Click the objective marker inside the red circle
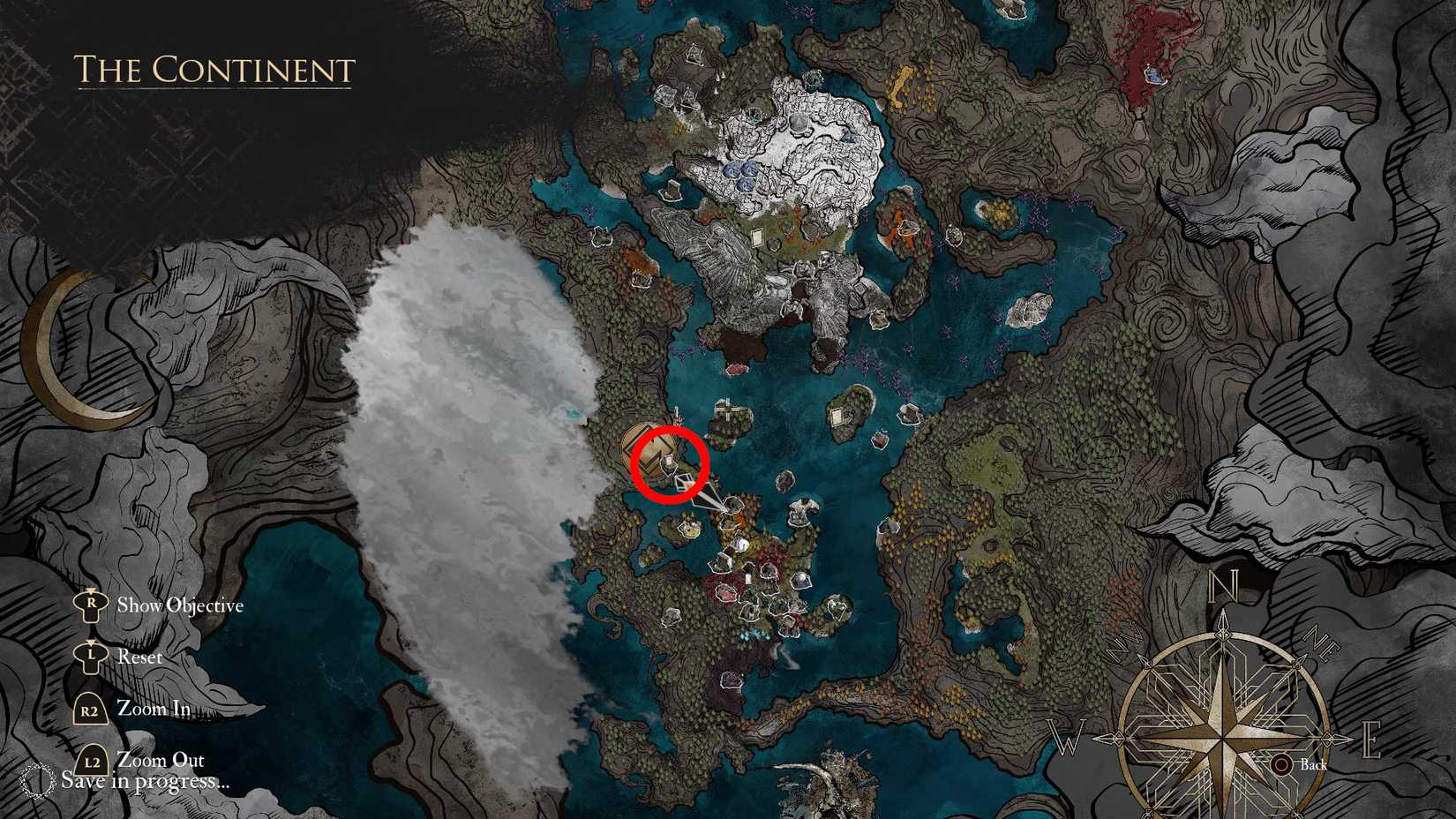The image size is (1456, 819). click(669, 461)
